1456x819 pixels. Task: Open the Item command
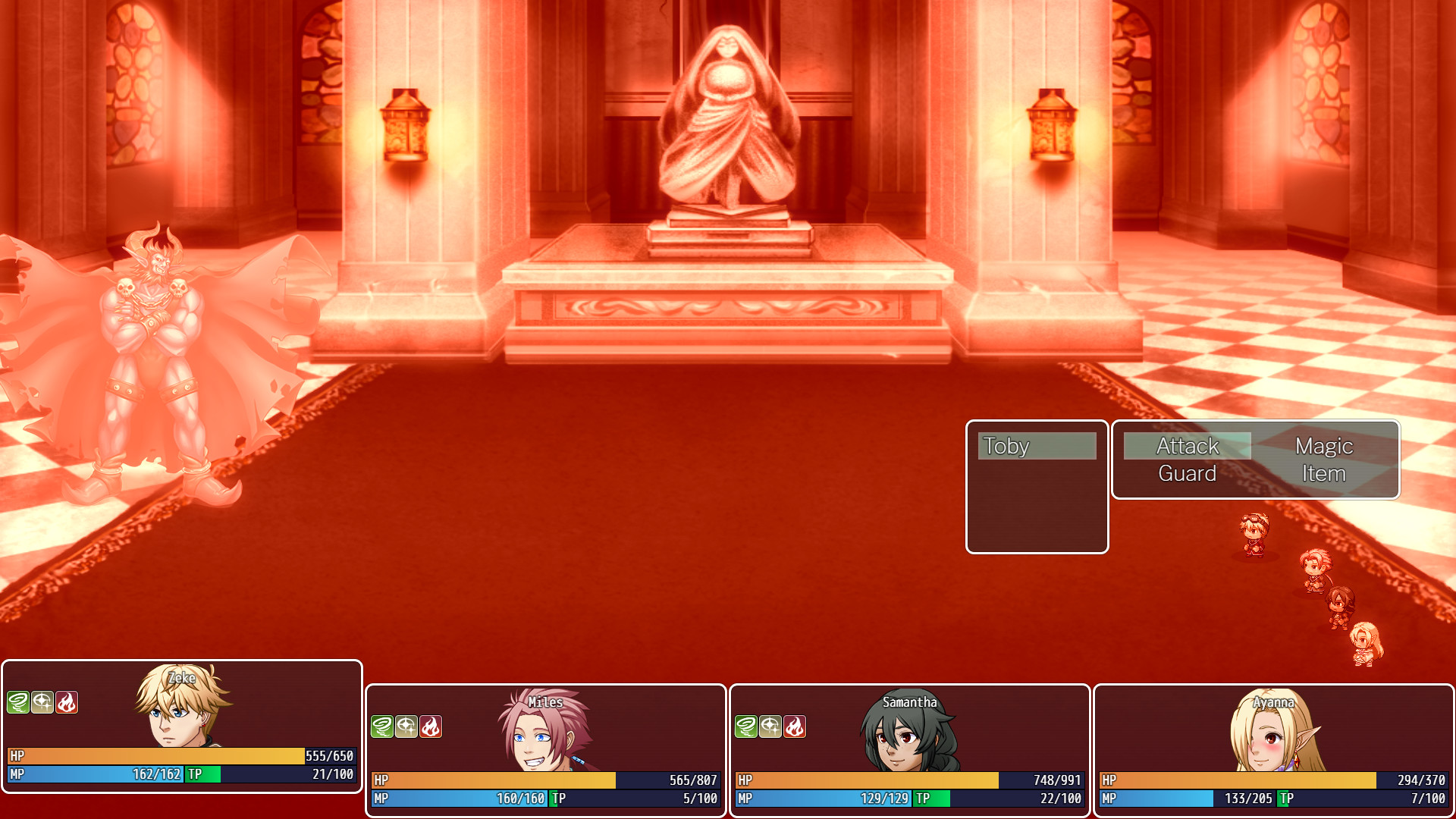pyautogui.click(x=1323, y=472)
